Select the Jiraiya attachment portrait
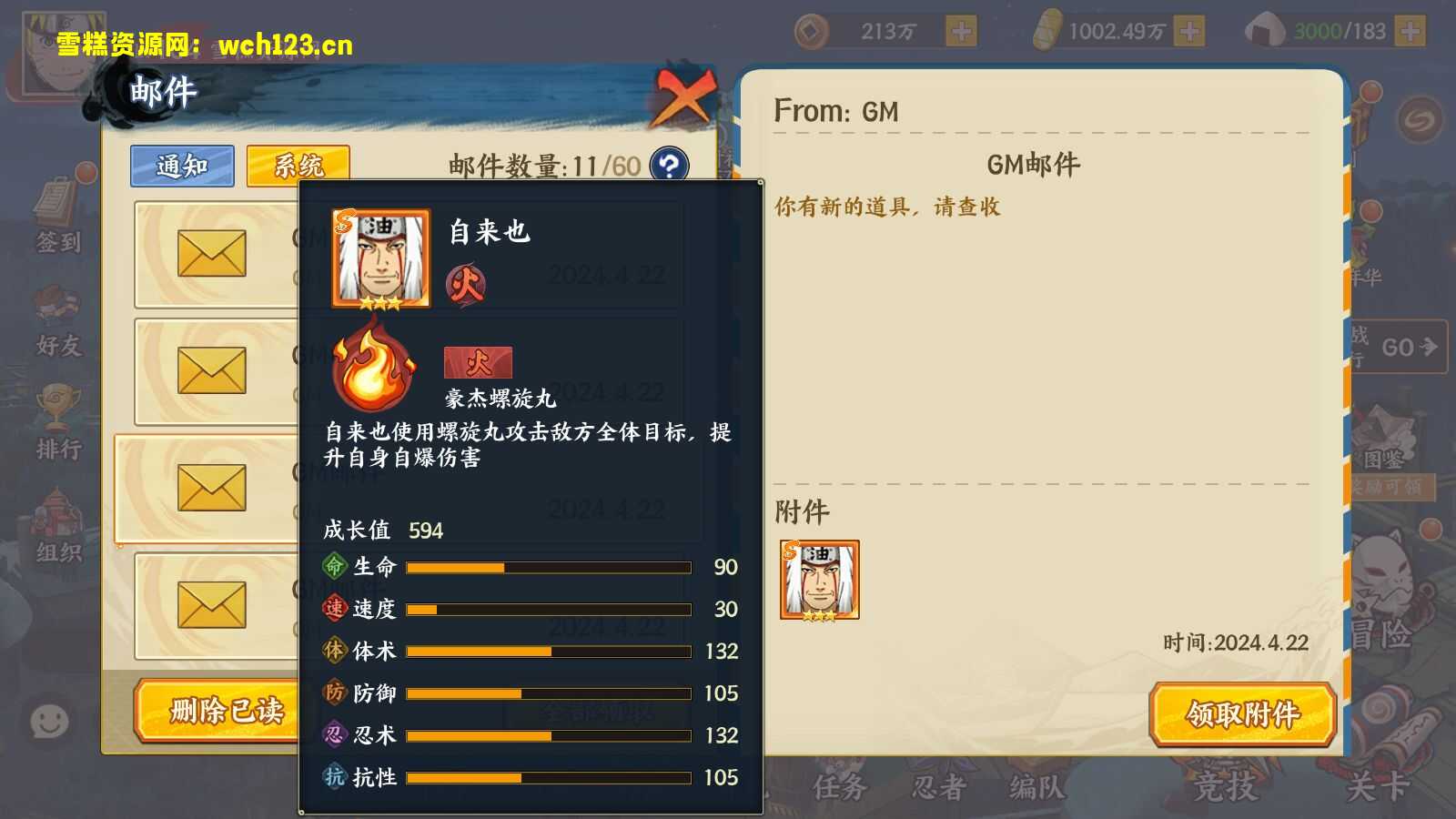This screenshot has width=1456, height=819. tap(818, 580)
